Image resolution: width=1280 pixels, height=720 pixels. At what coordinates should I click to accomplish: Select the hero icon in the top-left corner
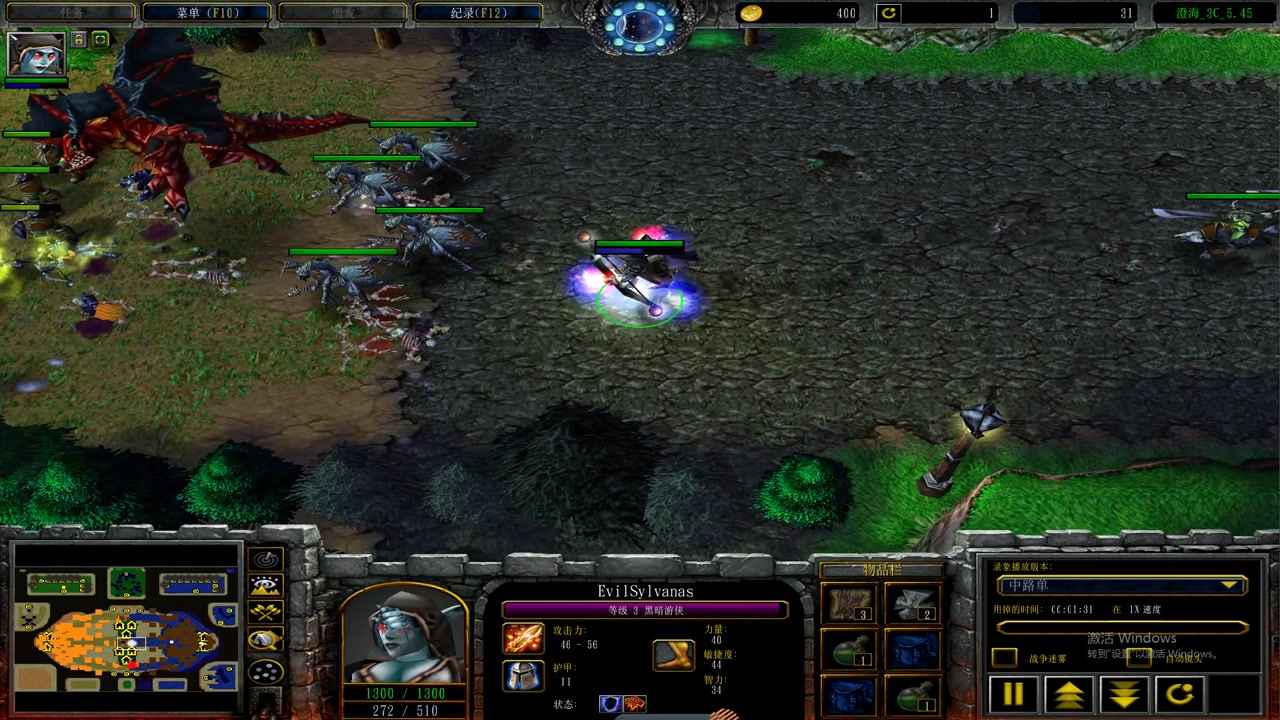click(36, 53)
